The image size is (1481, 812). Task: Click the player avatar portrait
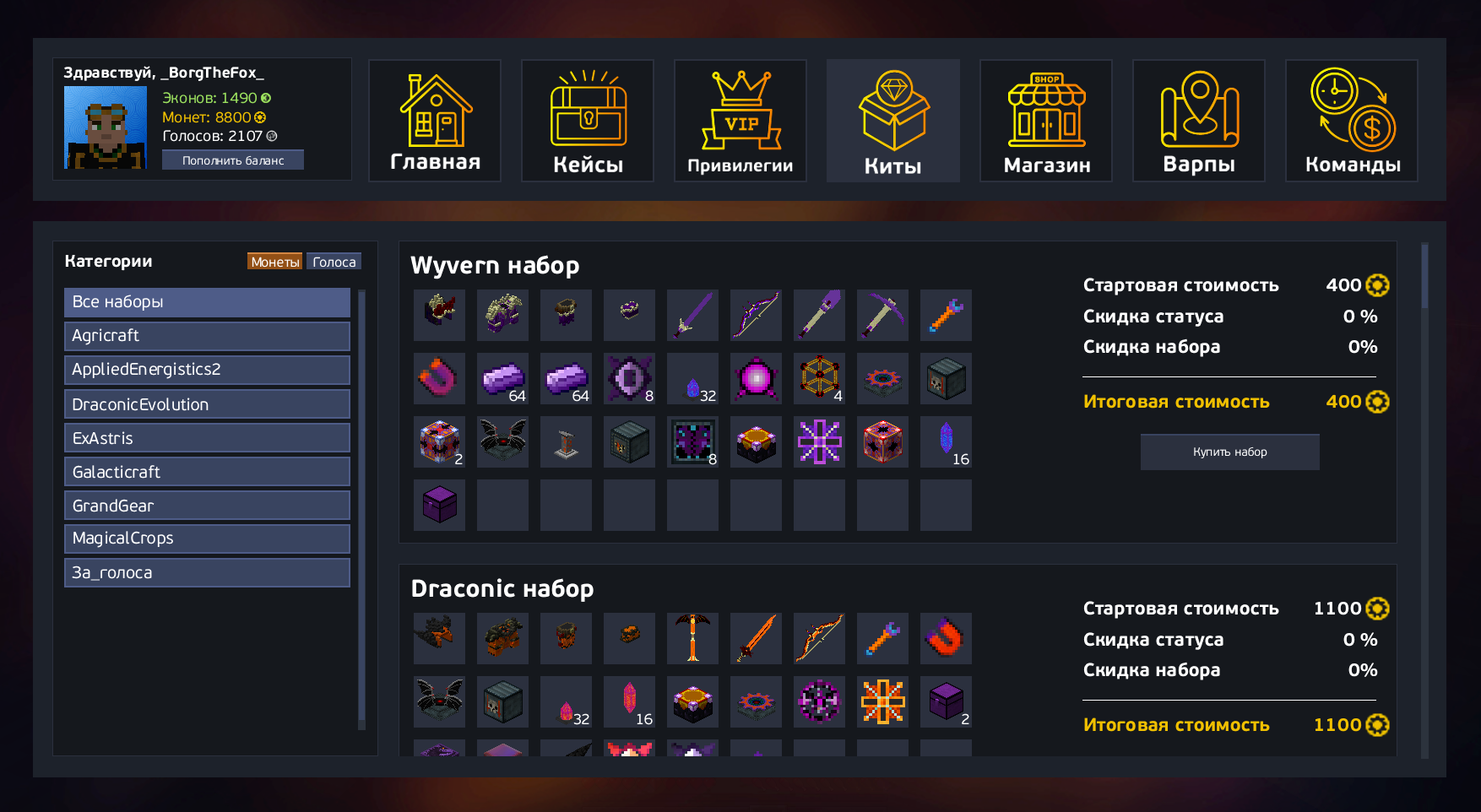click(x=106, y=127)
